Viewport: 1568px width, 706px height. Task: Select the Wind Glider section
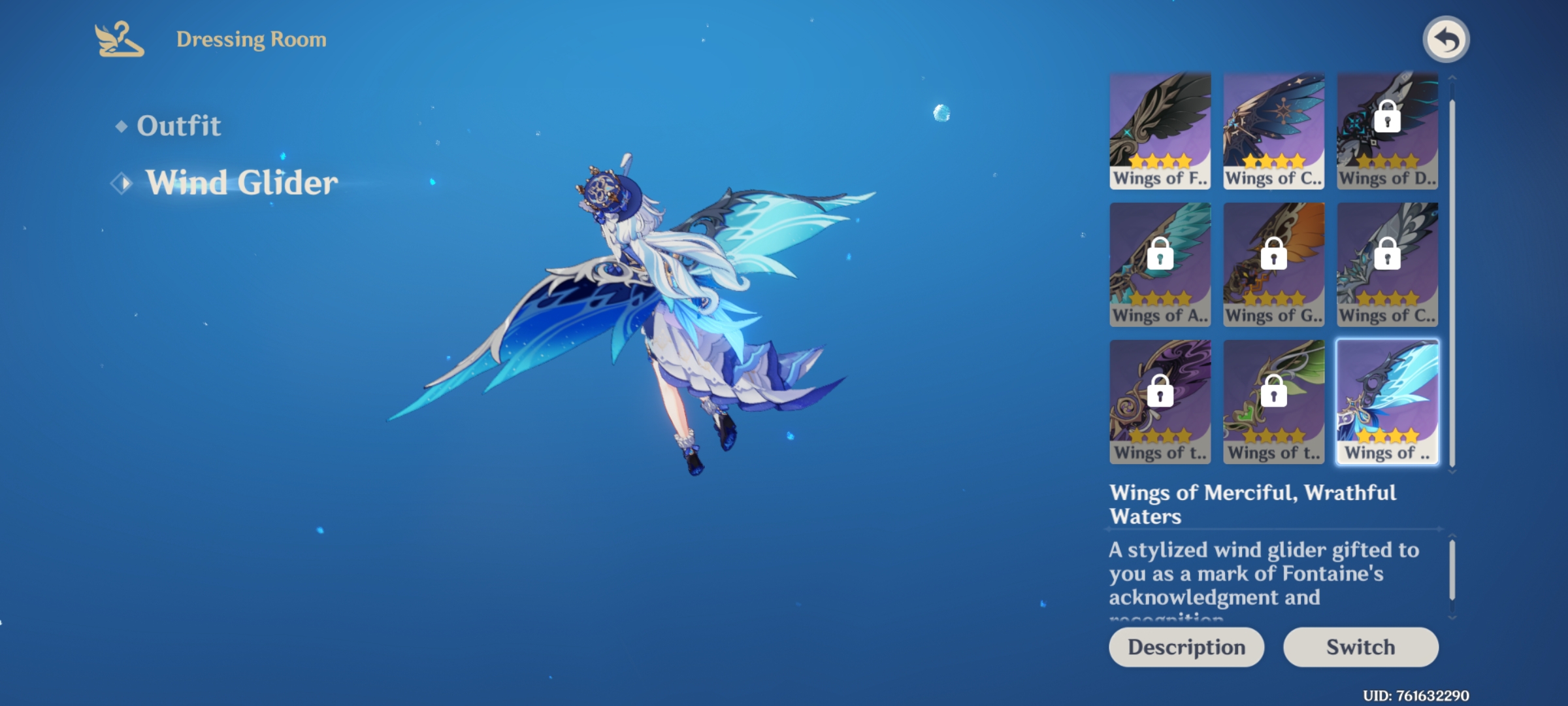tap(242, 182)
